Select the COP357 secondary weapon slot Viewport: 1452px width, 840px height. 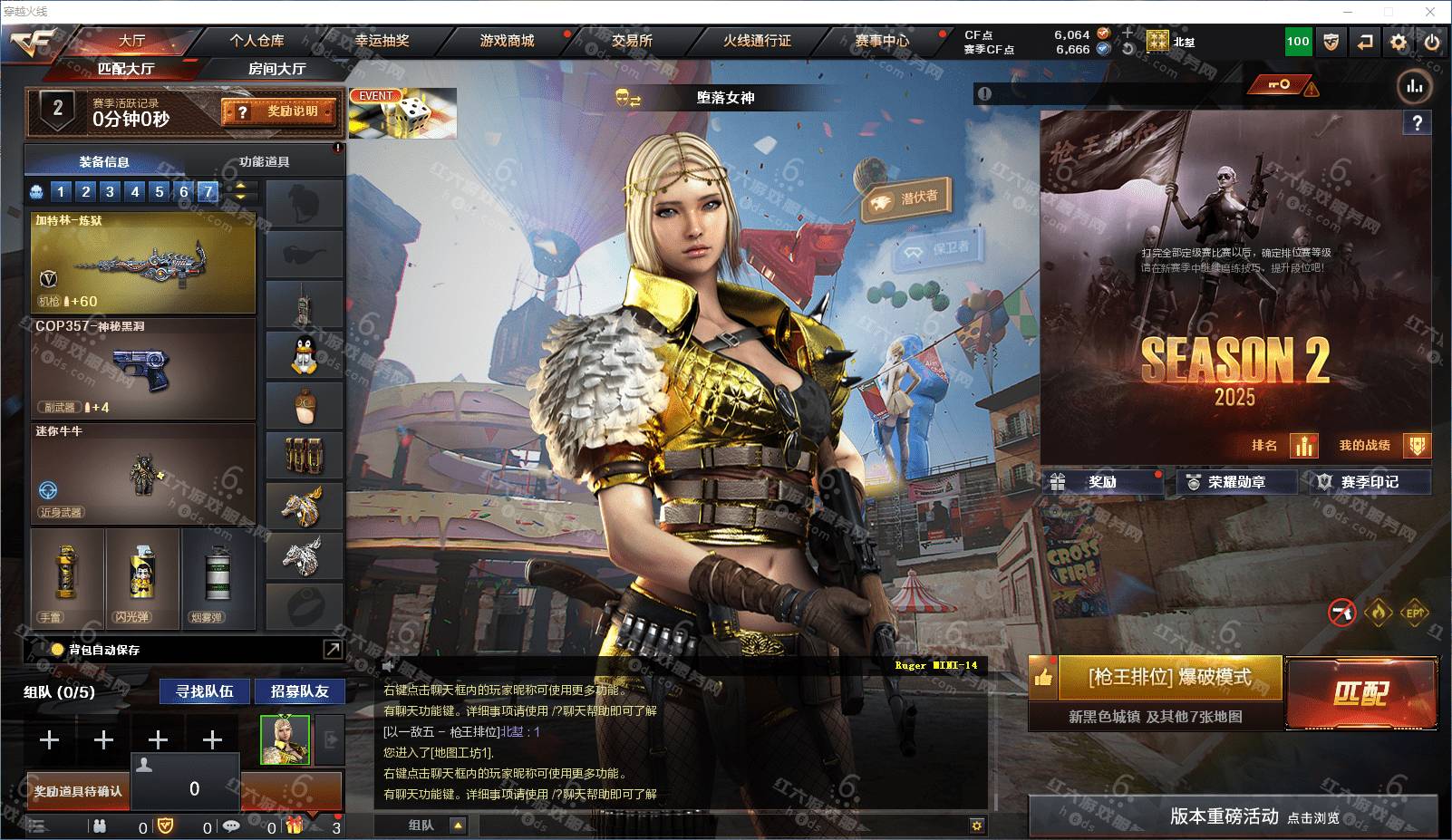click(143, 367)
